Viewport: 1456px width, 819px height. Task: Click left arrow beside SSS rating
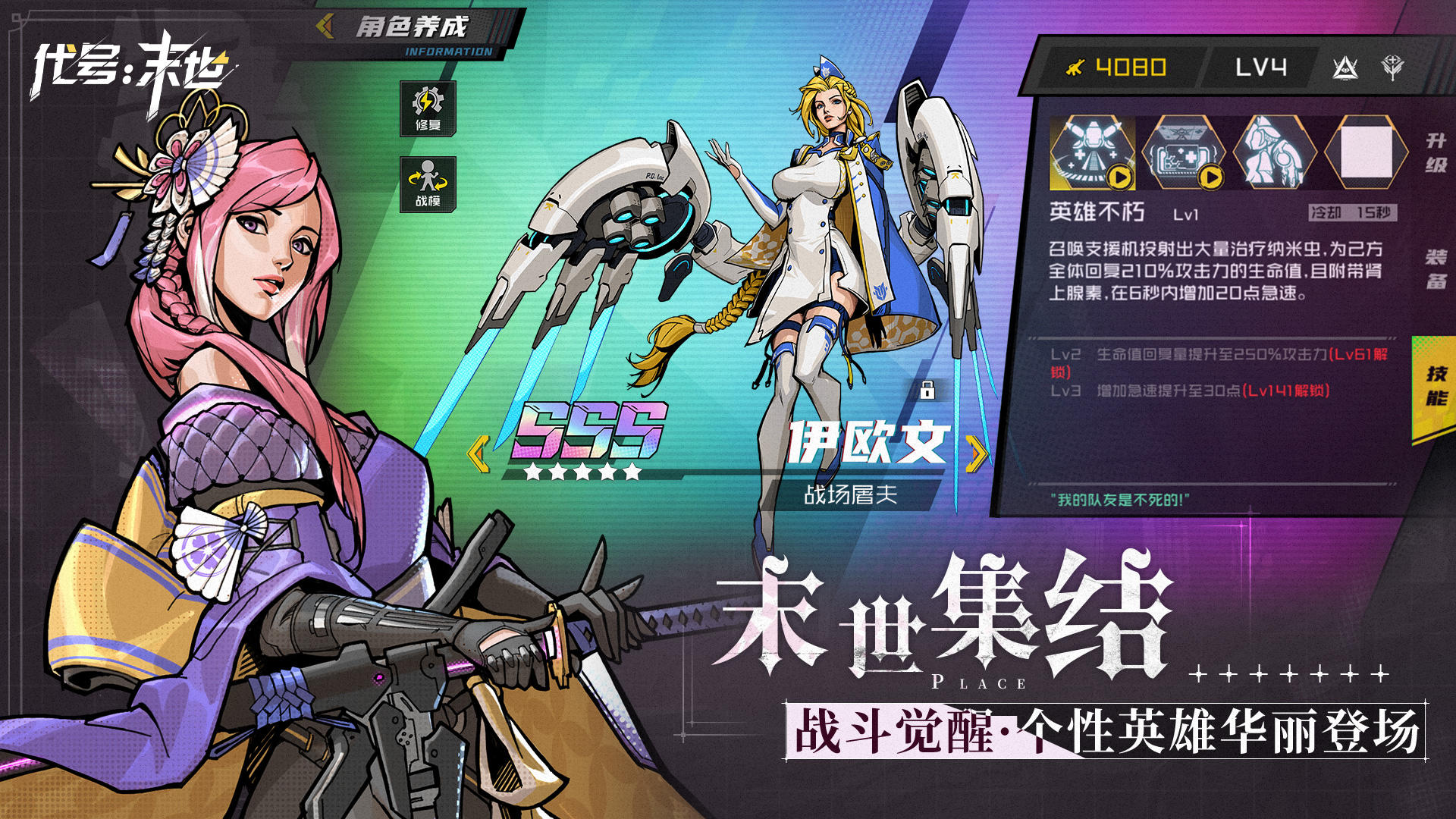click(477, 456)
